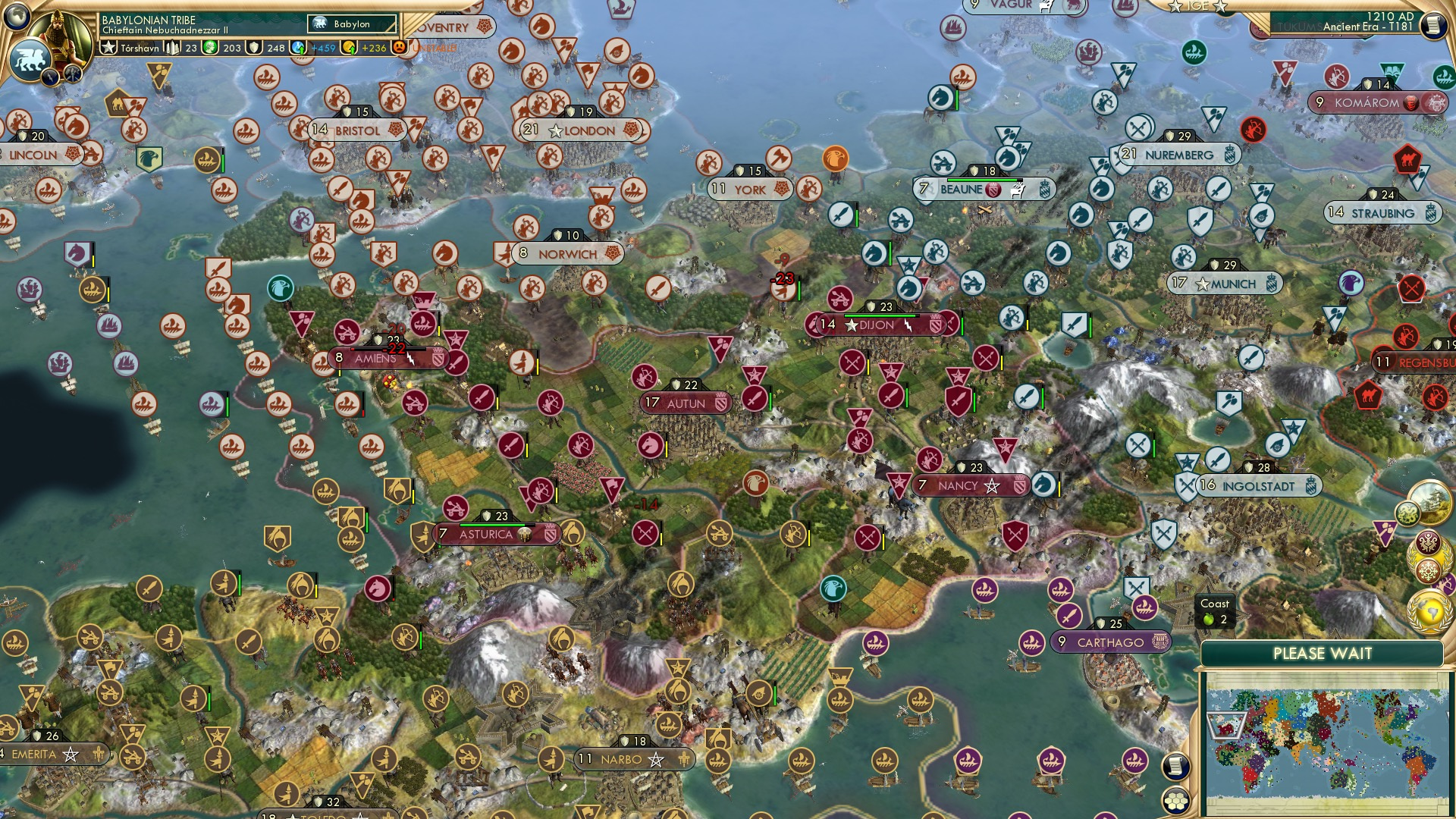Screen dimensions: 1456x819
Task: Click the Babylonian winged lion emblem
Action: tap(30, 58)
